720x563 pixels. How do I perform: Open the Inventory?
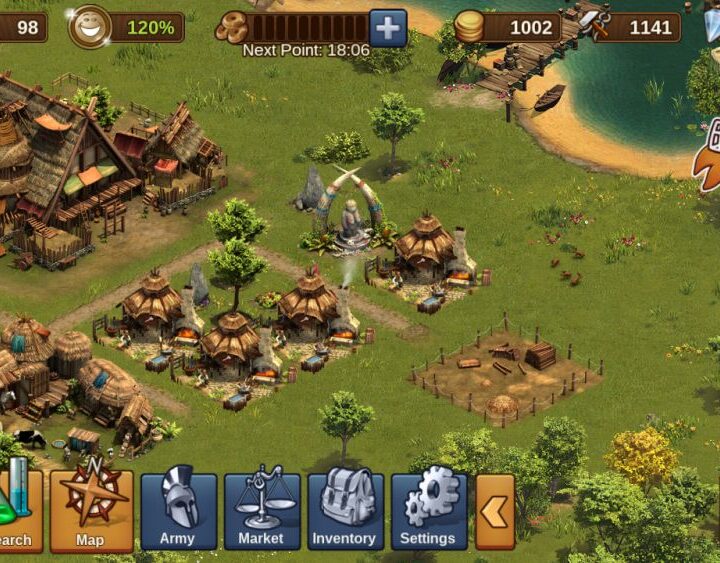click(x=345, y=510)
